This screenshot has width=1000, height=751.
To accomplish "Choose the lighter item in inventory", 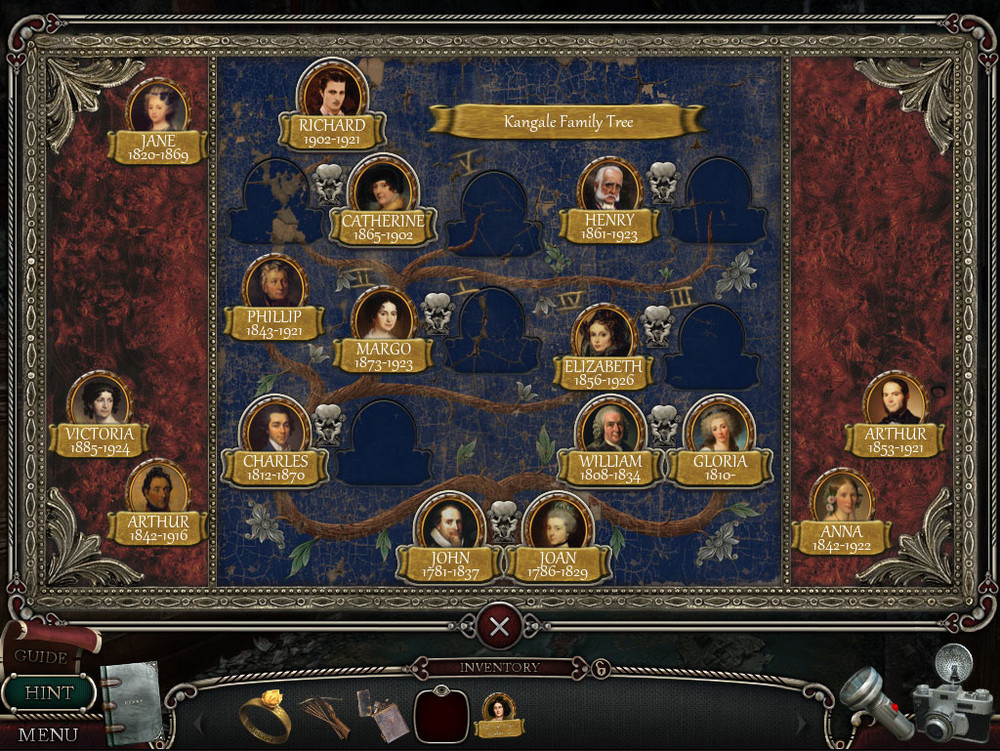I will click(383, 714).
